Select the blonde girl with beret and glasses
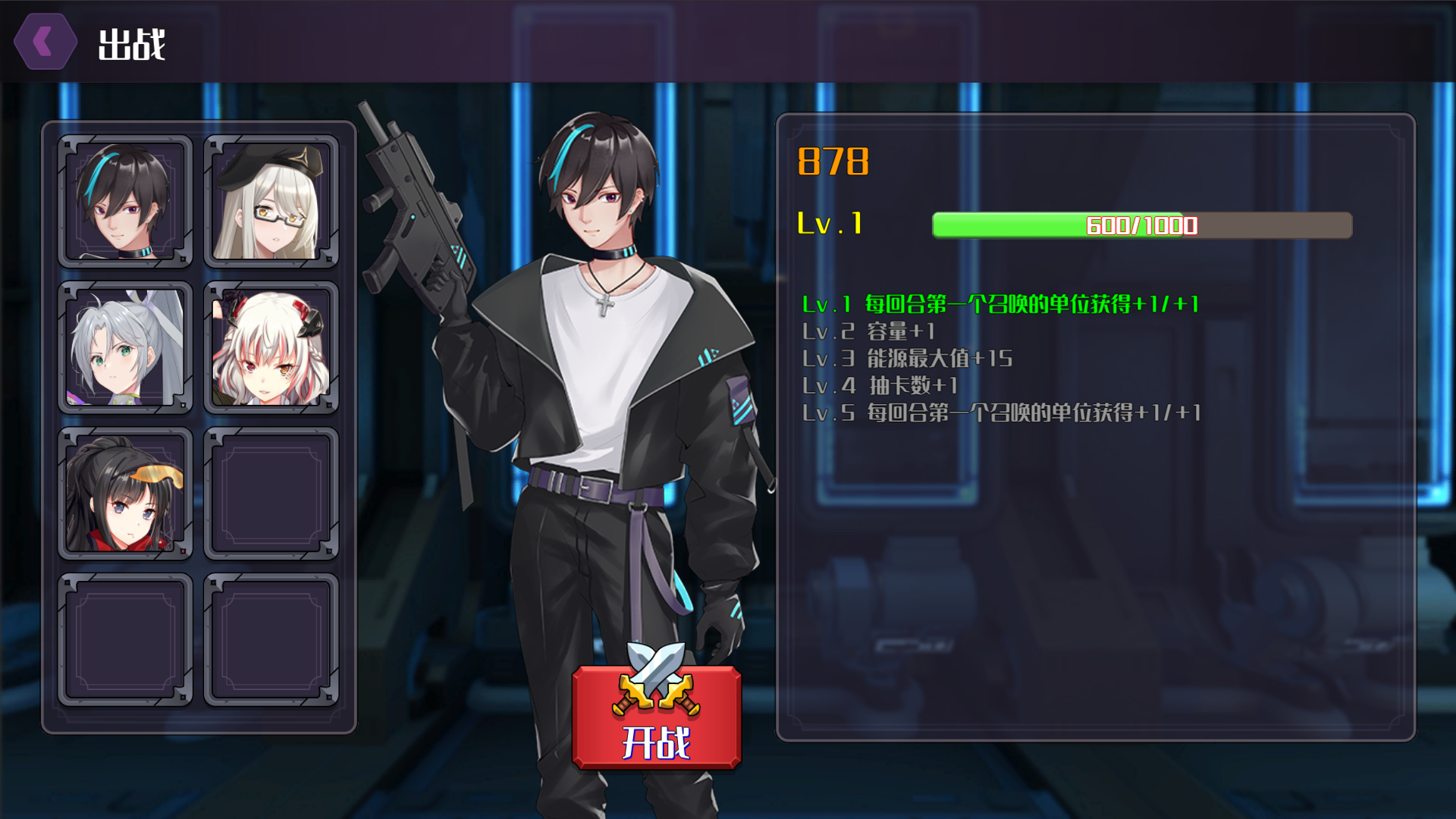This screenshot has height=819, width=1456. (x=271, y=199)
